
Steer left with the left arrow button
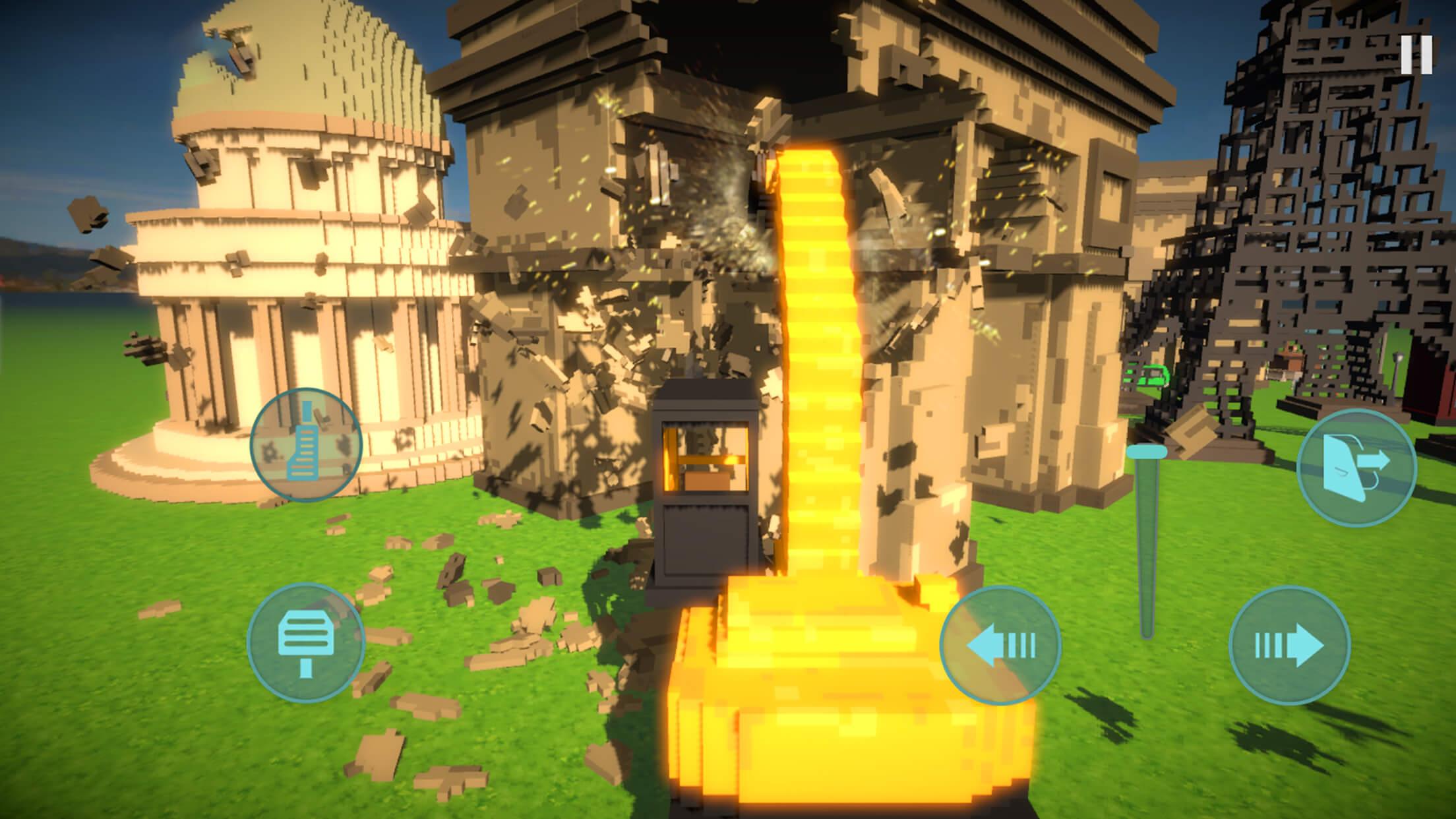(1000, 644)
